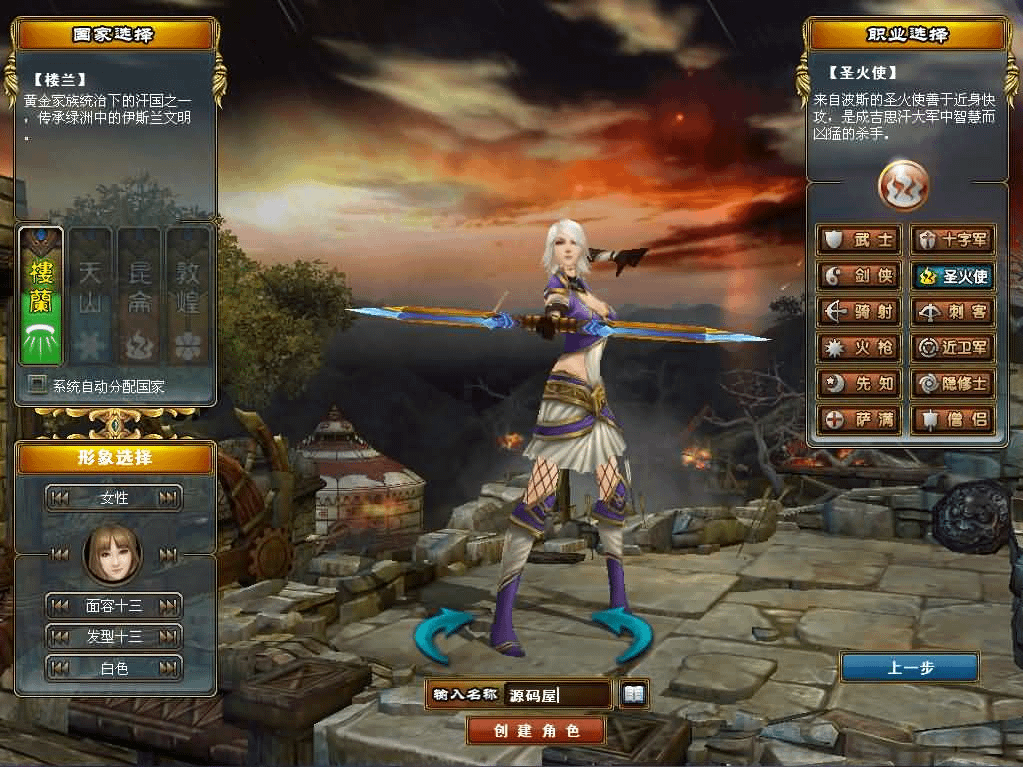Select the 十字军 class
Image resolution: width=1023 pixels, height=767 pixels.
(x=952, y=240)
